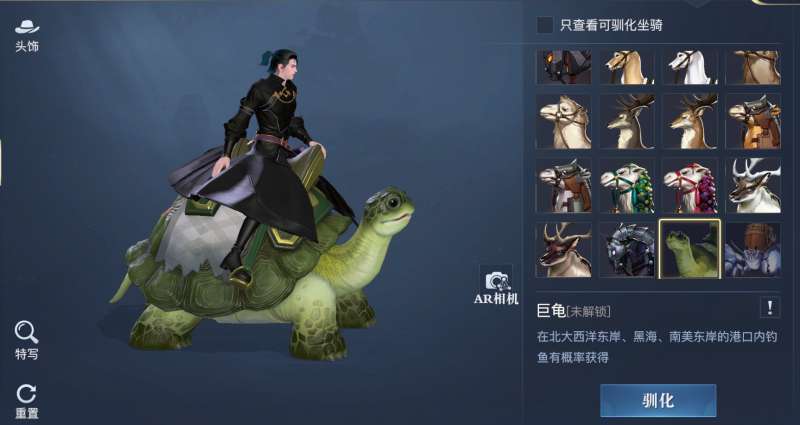Toggle the 只查看可驯化坐骑 checkbox

(545, 24)
